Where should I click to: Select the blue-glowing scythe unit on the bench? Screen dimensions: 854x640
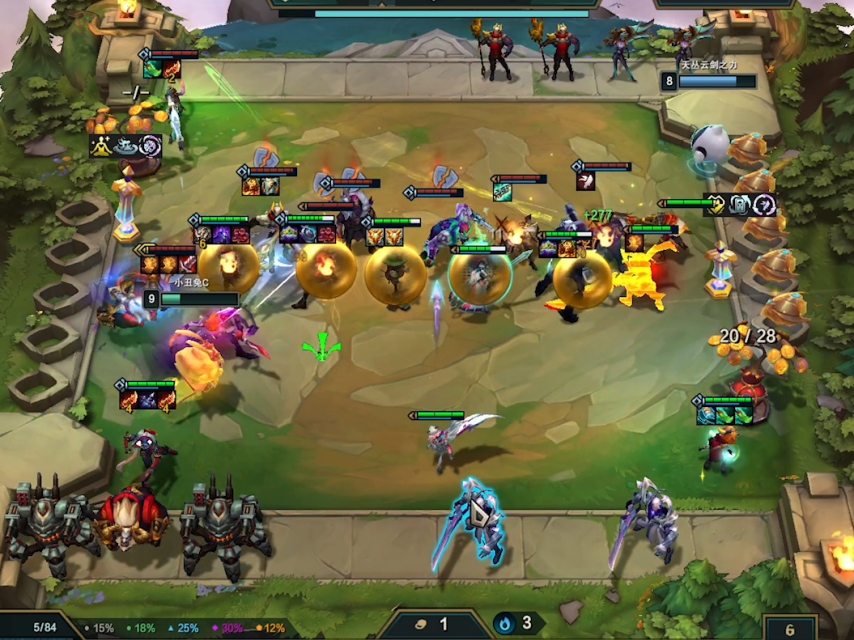click(470, 523)
